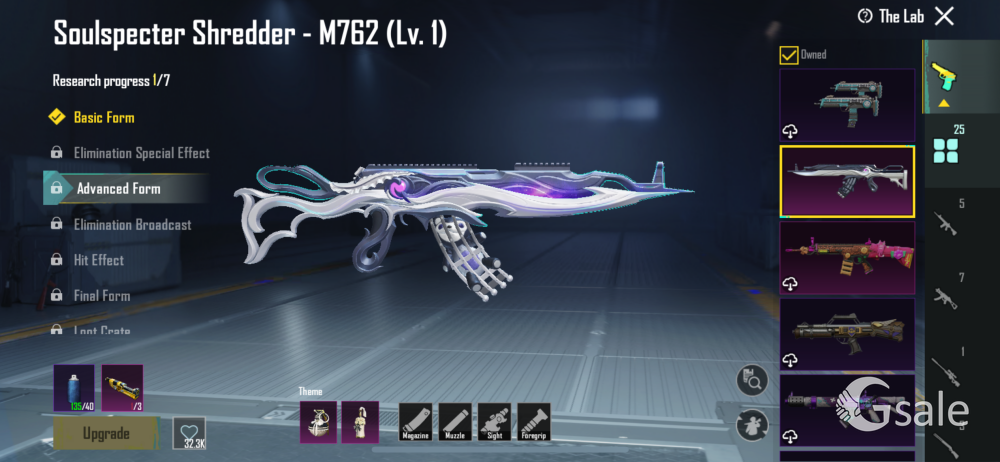Pick the dual teal SMG skin thumbnail

[847, 104]
